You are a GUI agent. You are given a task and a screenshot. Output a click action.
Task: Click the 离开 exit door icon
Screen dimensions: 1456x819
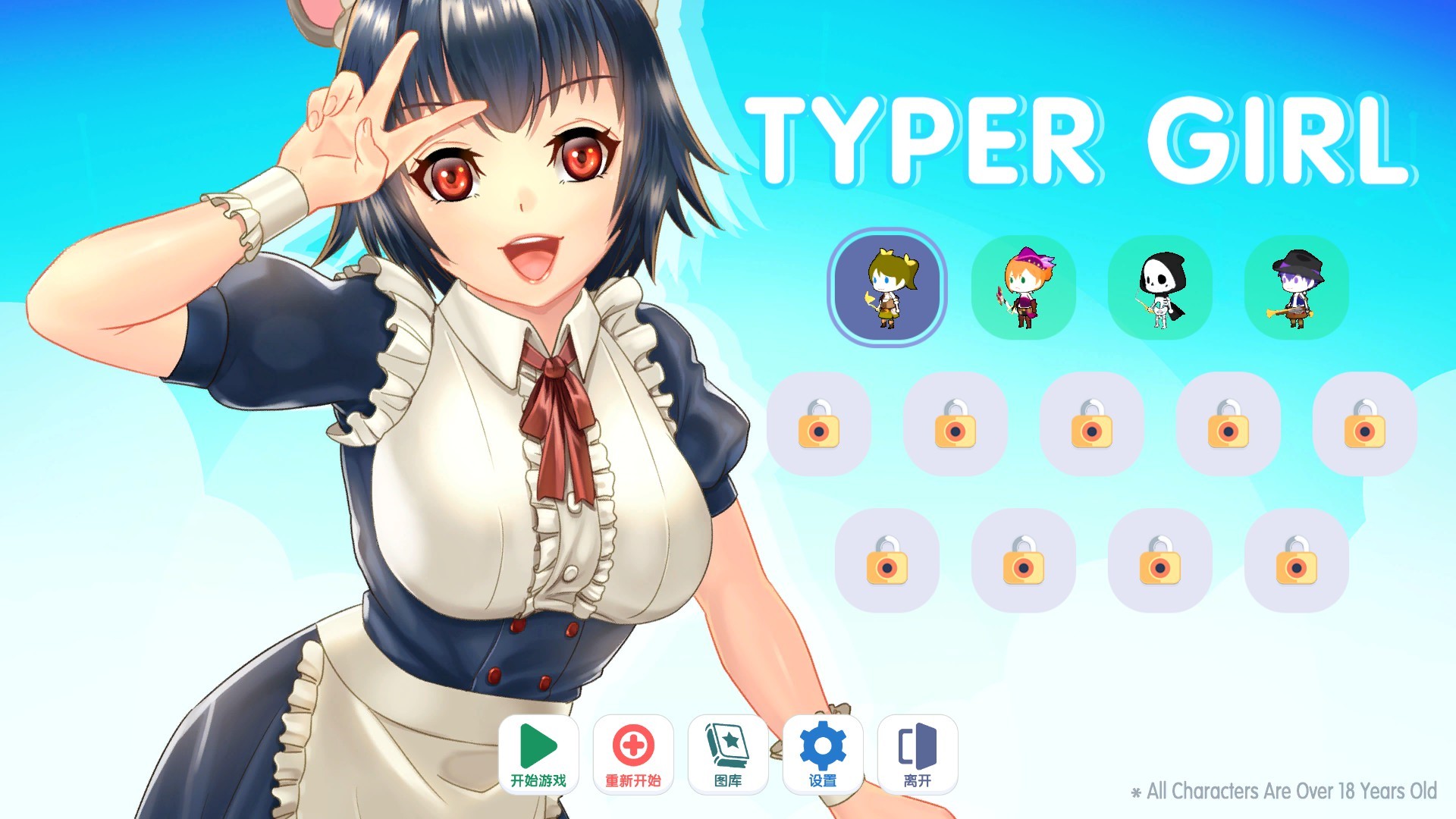coord(918,755)
